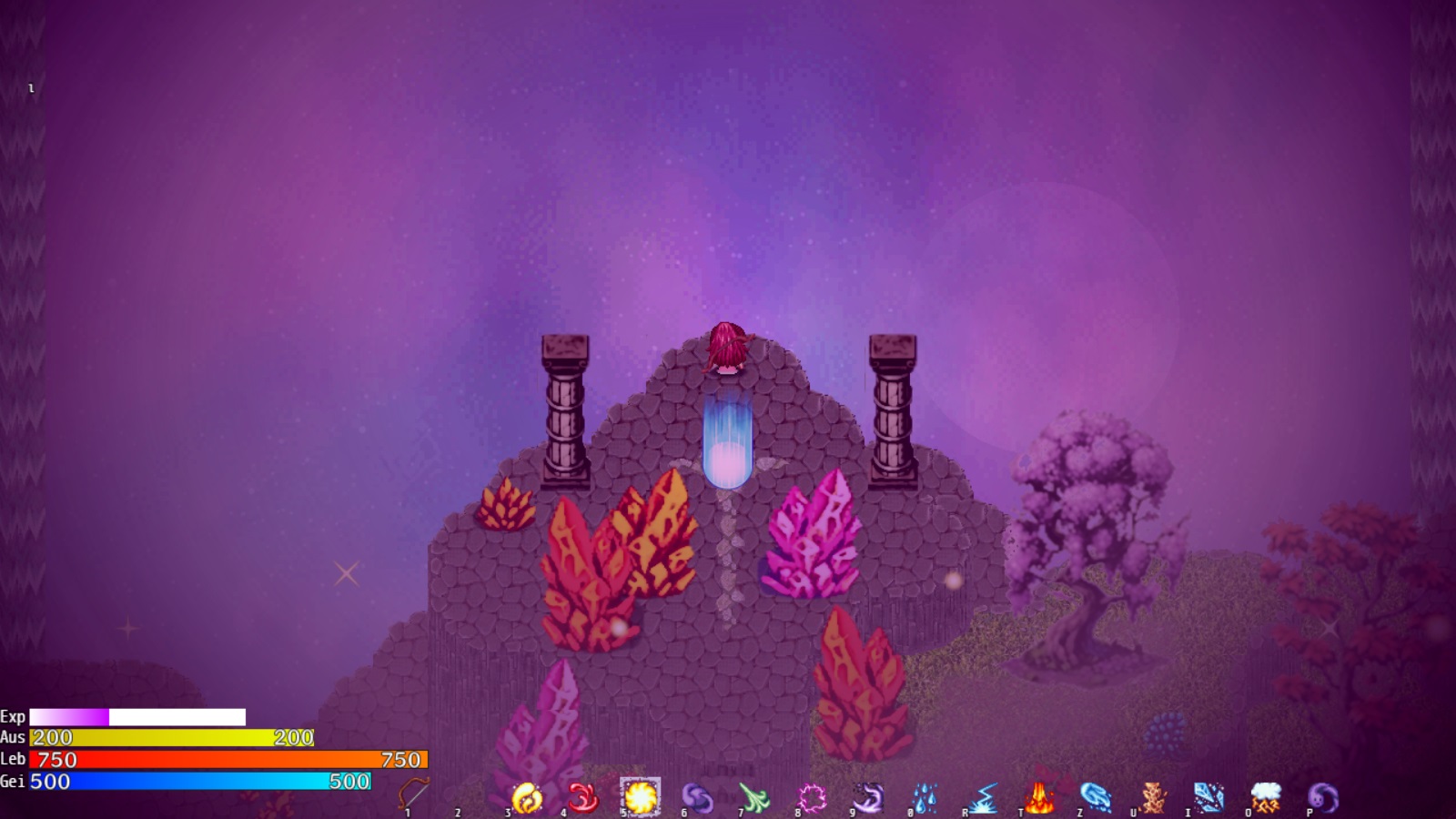Cast the glowing sun burst spell

pyautogui.click(x=640, y=797)
